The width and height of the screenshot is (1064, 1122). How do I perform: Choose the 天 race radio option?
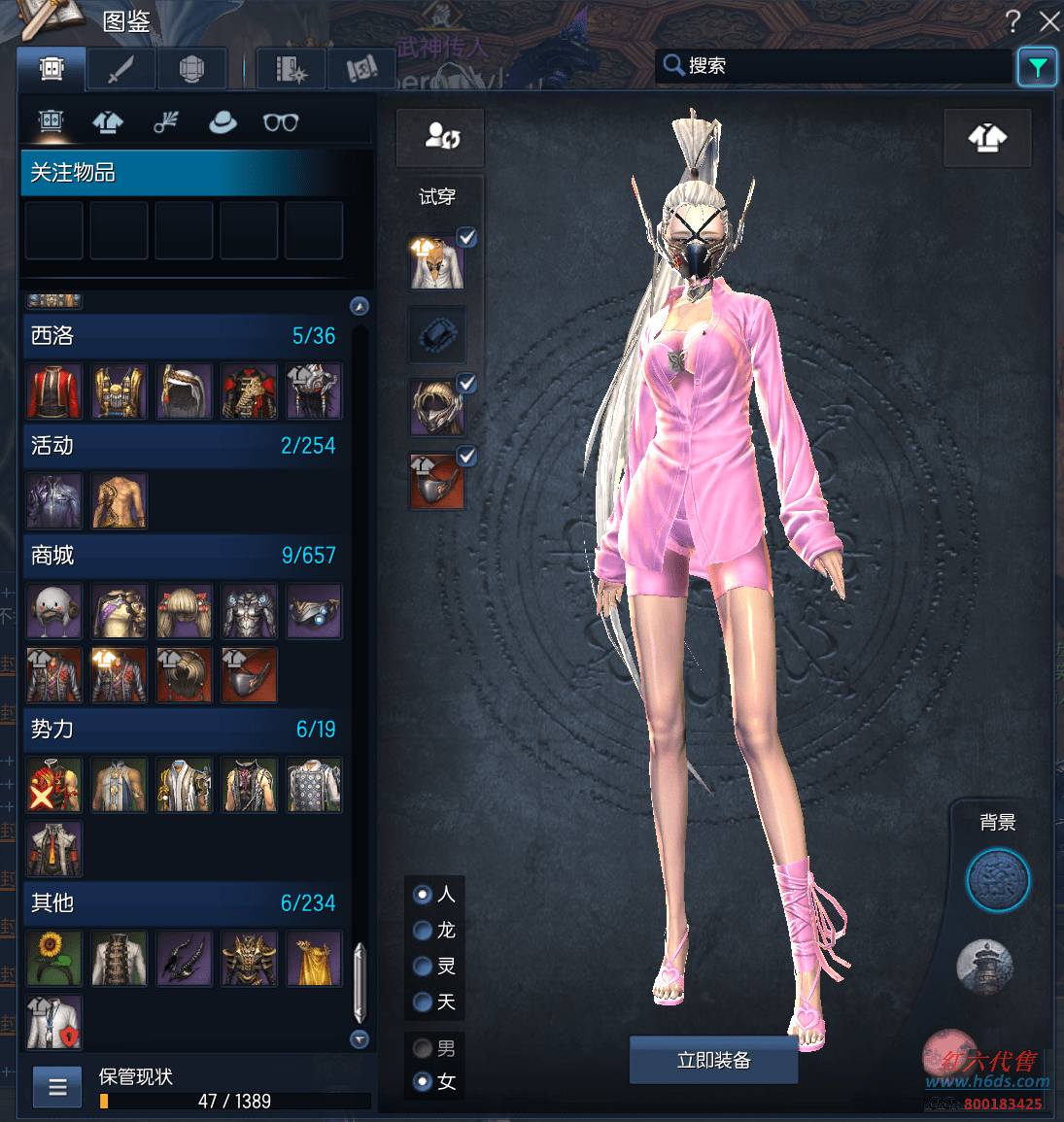pos(423,1002)
